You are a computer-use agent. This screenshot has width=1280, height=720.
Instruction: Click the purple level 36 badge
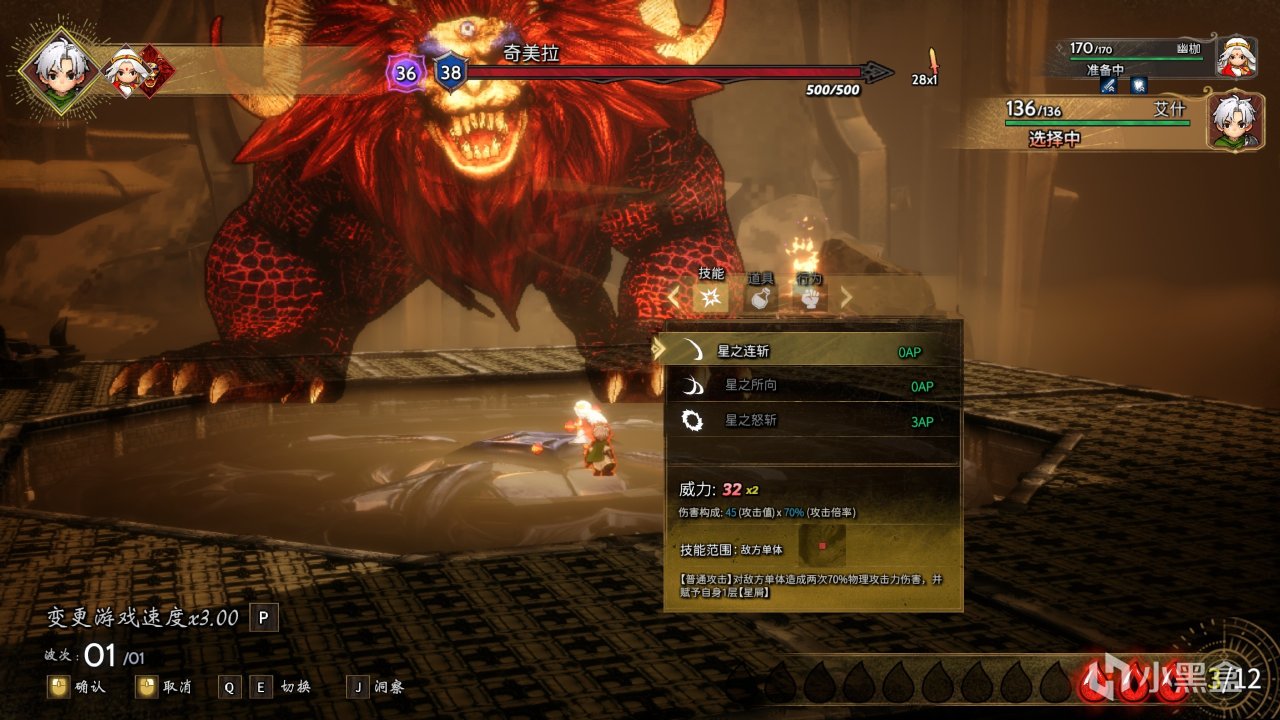(405, 73)
